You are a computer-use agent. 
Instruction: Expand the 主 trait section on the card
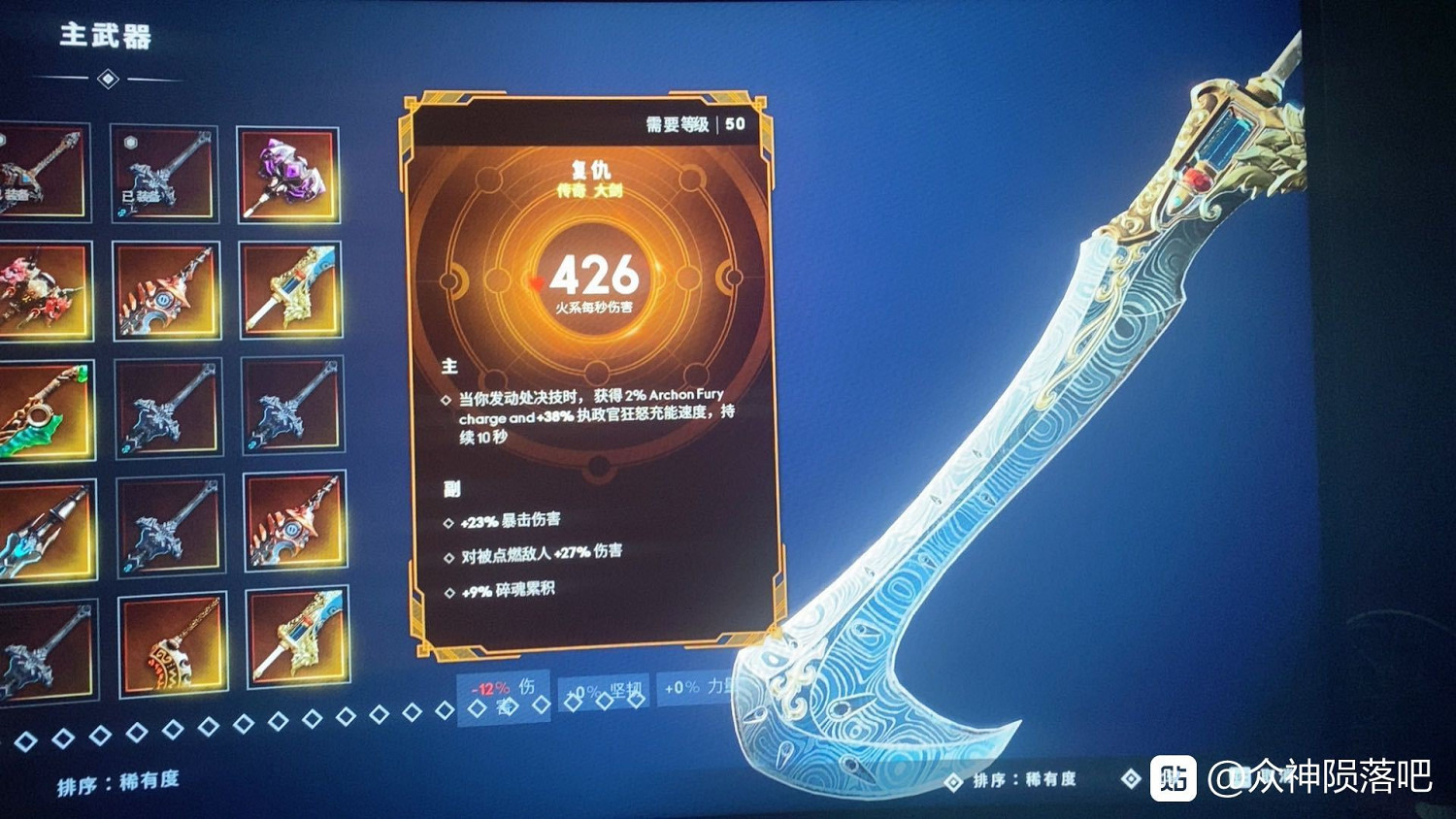(447, 366)
